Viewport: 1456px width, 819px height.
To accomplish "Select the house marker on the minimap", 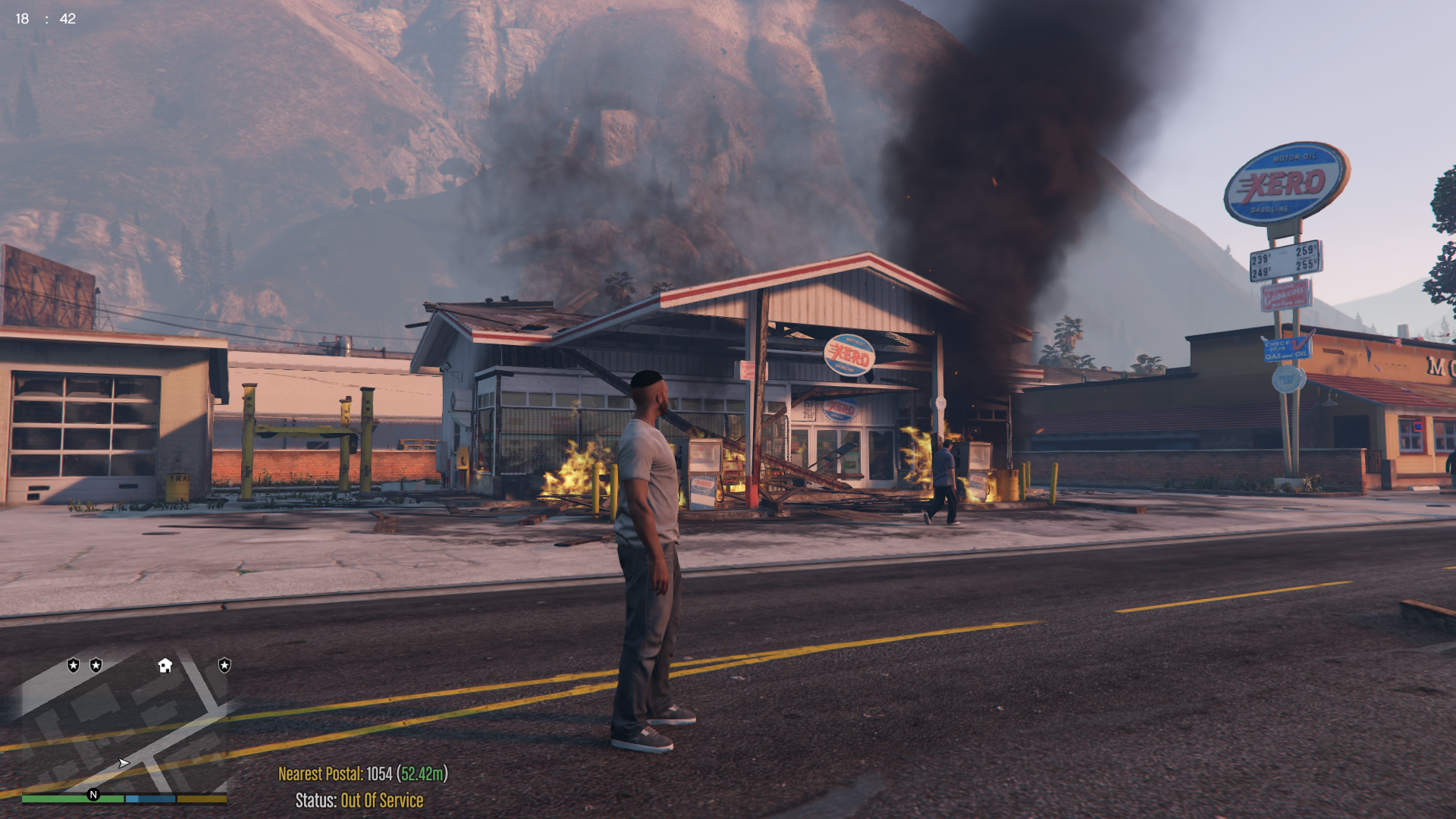I will tap(165, 666).
